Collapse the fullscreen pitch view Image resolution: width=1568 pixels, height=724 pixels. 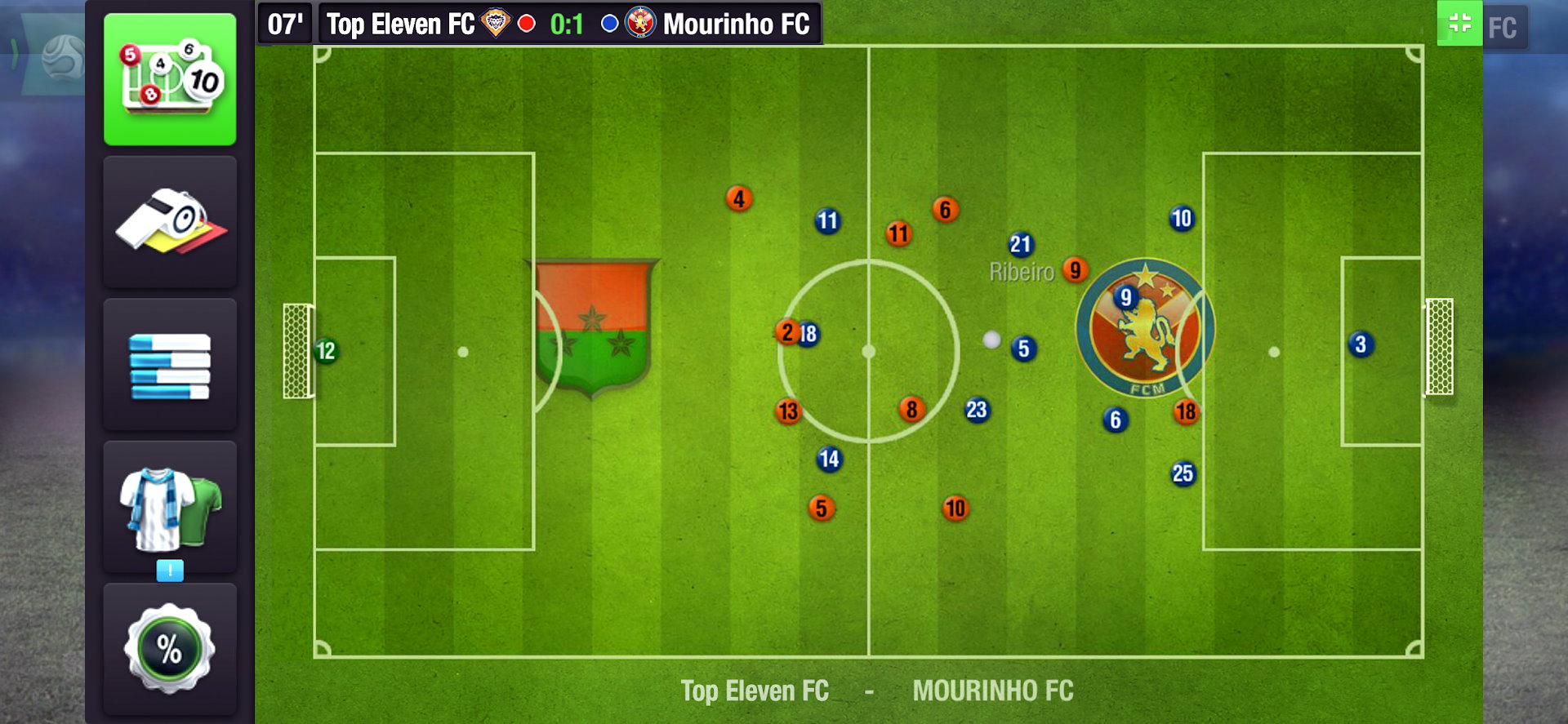coord(1459,24)
